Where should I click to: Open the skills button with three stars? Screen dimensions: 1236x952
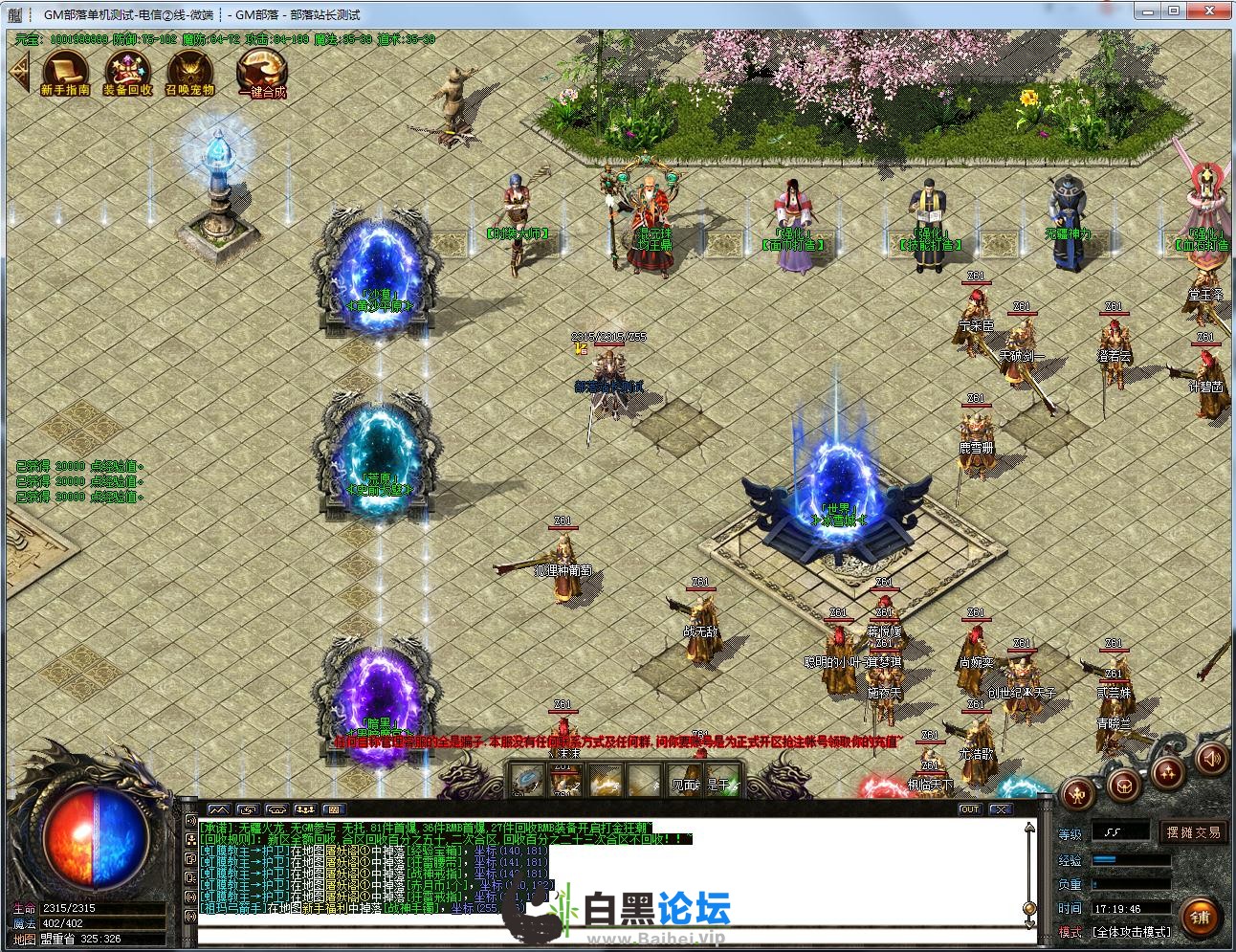click(x=1169, y=771)
